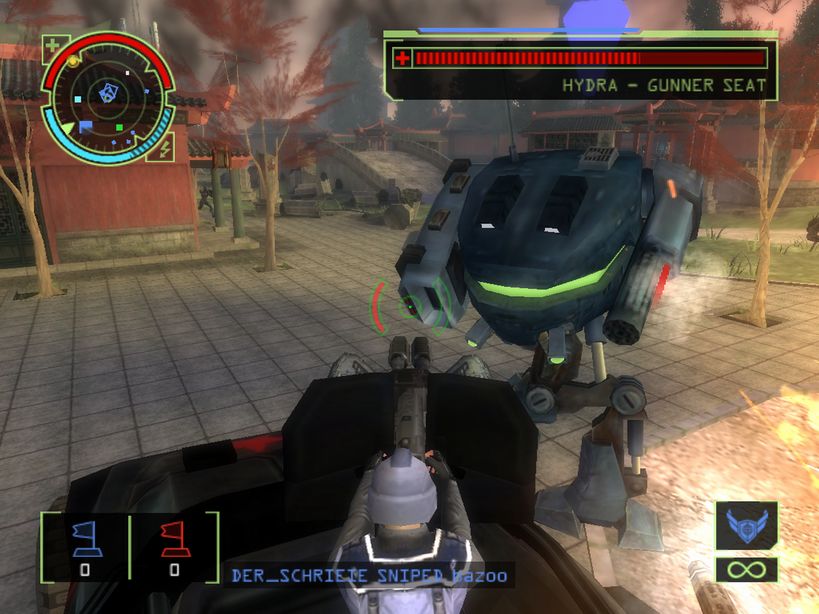
Task: Click the lightning bolt energy icon
Action: click(x=163, y=148)
